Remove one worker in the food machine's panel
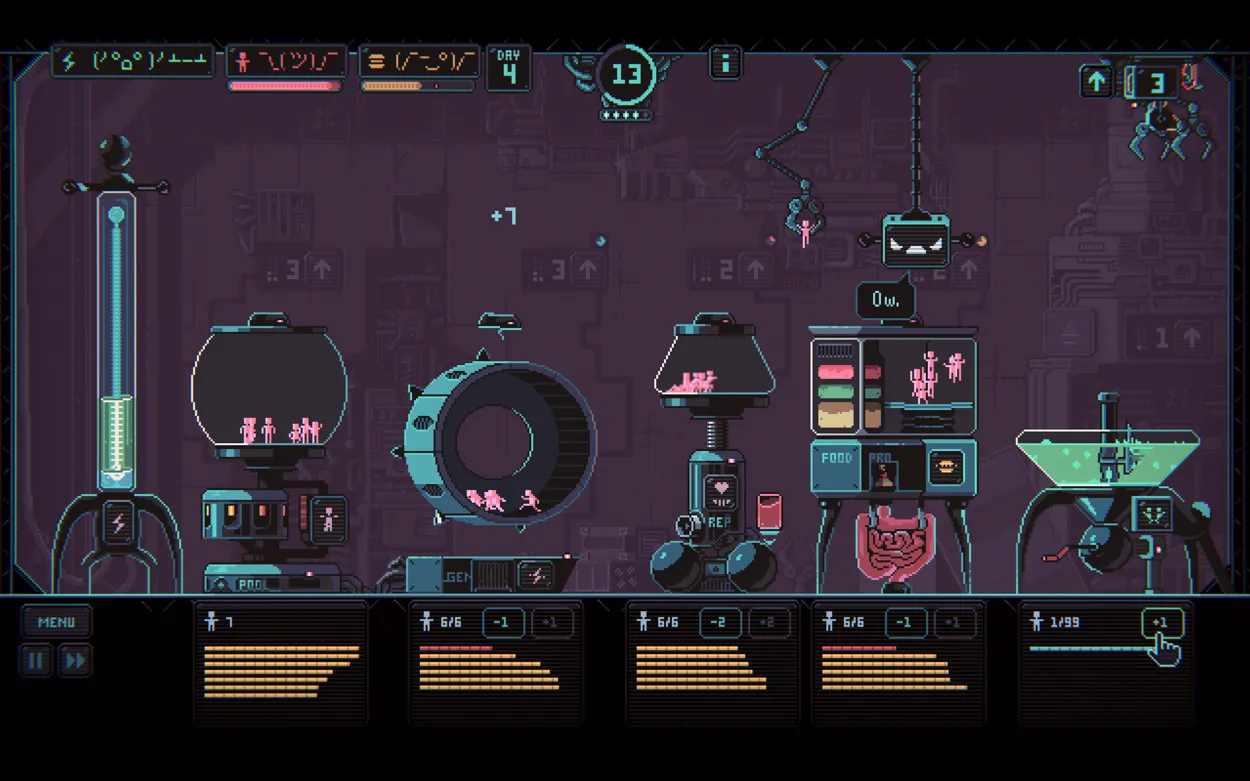This screenshot has height=781, width=1250. tap(904, 623)
